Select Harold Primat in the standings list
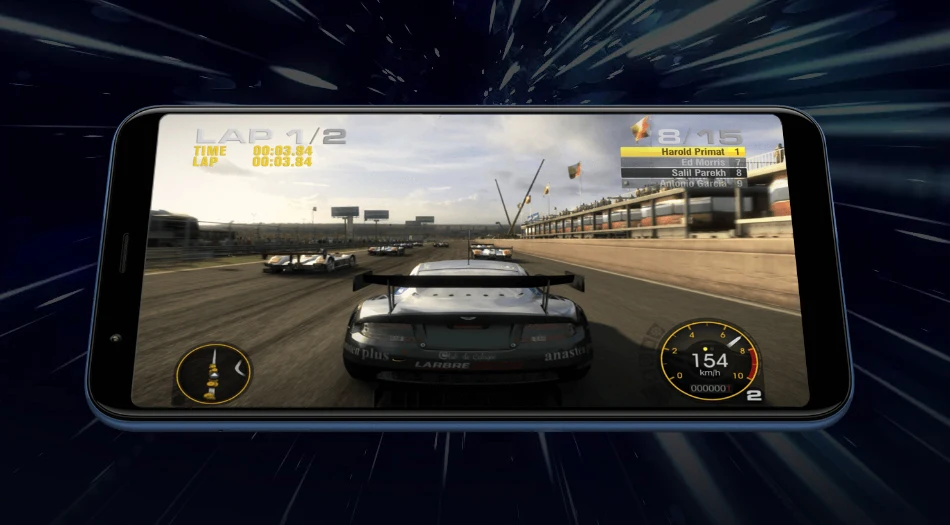Screen dimensions: 950x525 pyautogui.click(x=683, y=152)
